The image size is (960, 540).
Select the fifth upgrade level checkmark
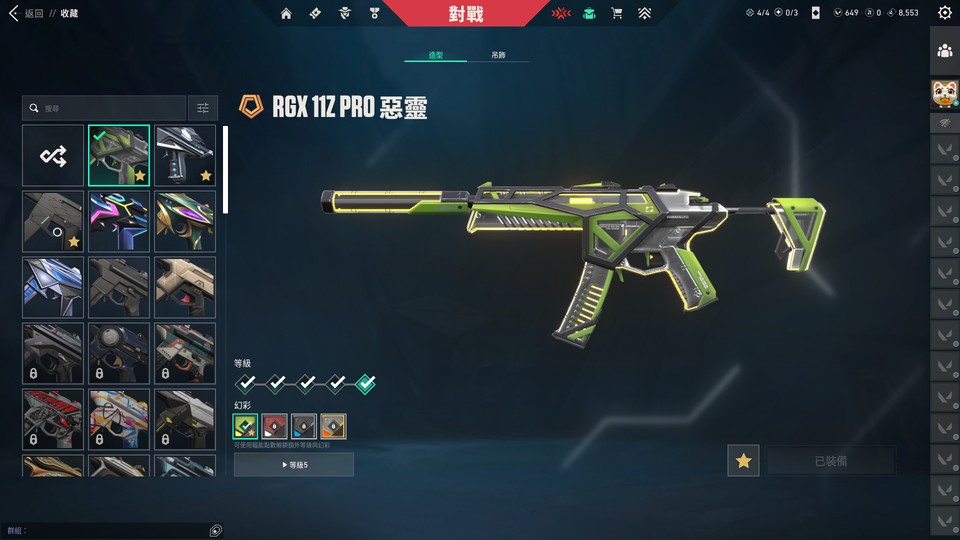pyautogui.click(x=366, y=383)
